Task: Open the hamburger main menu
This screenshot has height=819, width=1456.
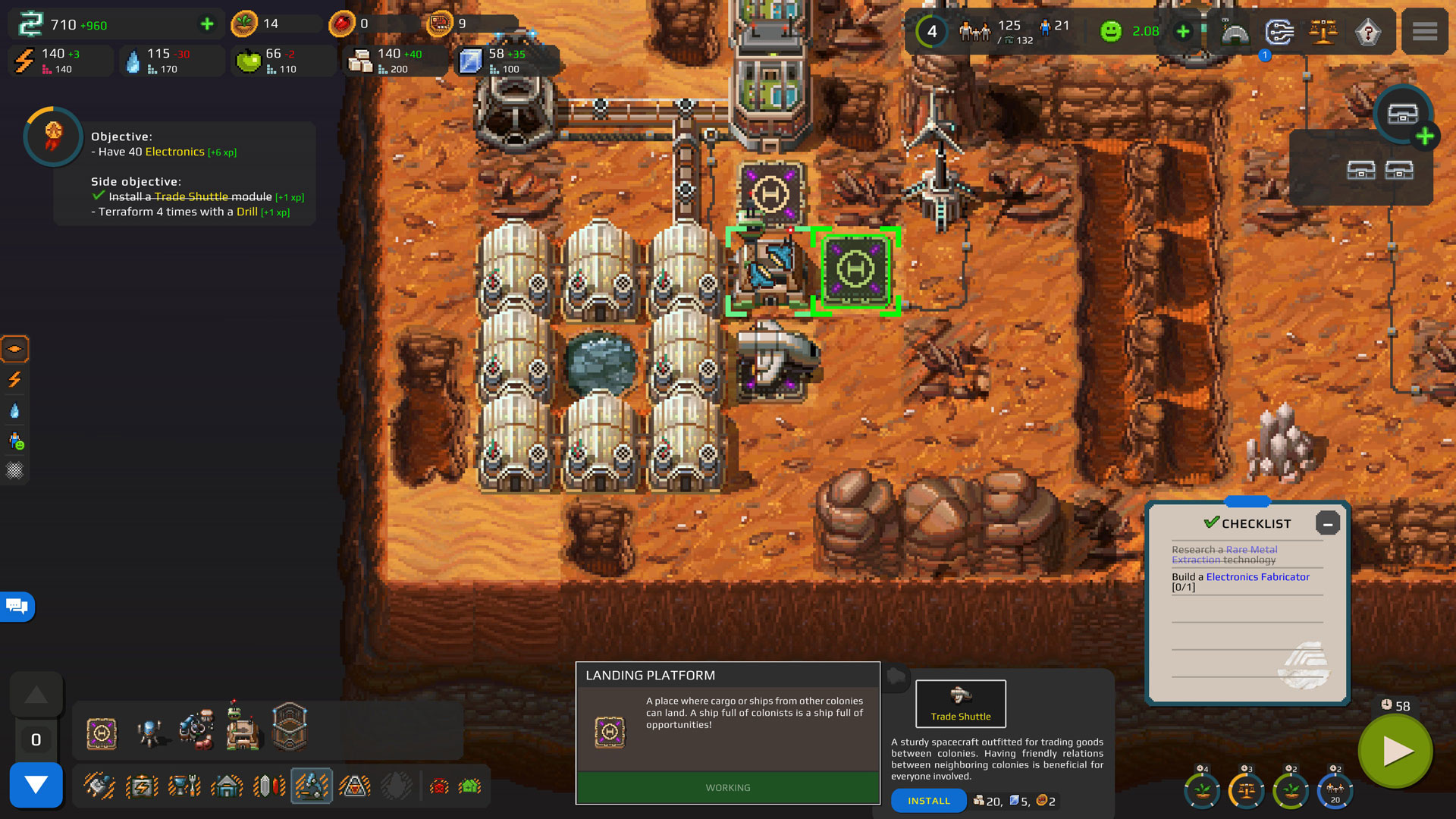Action: 1424,32
